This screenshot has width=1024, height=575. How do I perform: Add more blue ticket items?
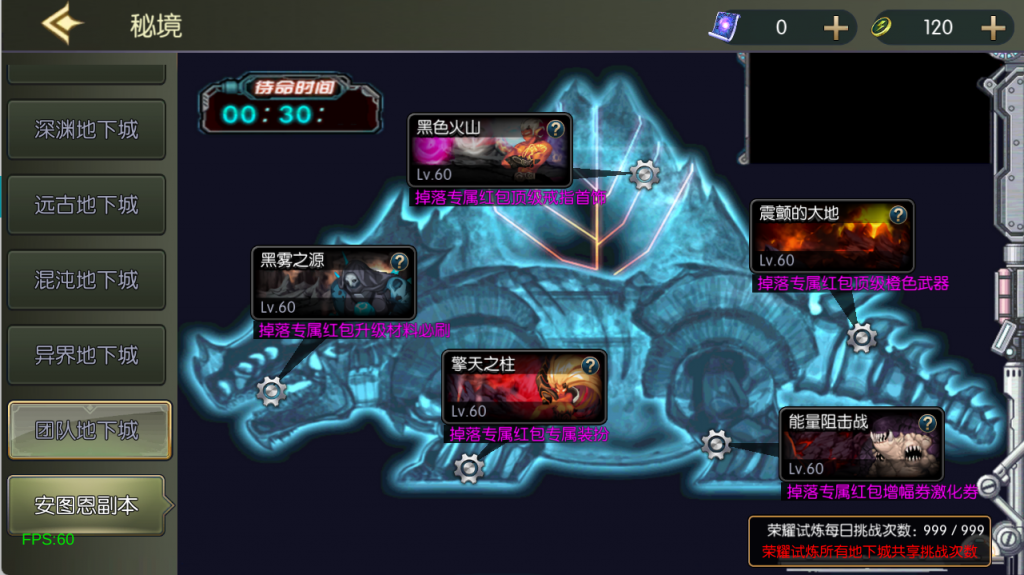(x=835, y=28)
